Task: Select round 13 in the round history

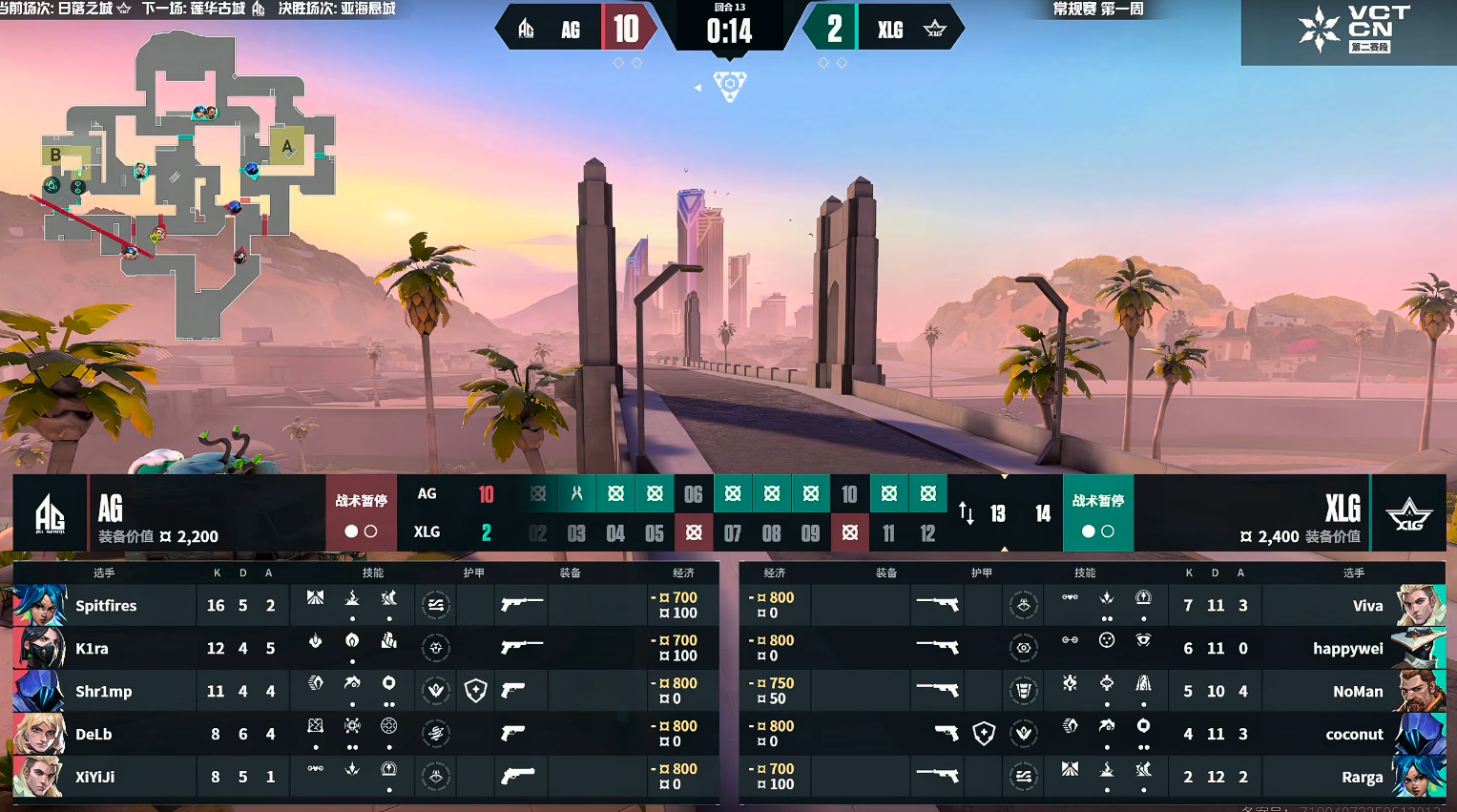Action: 998,514
